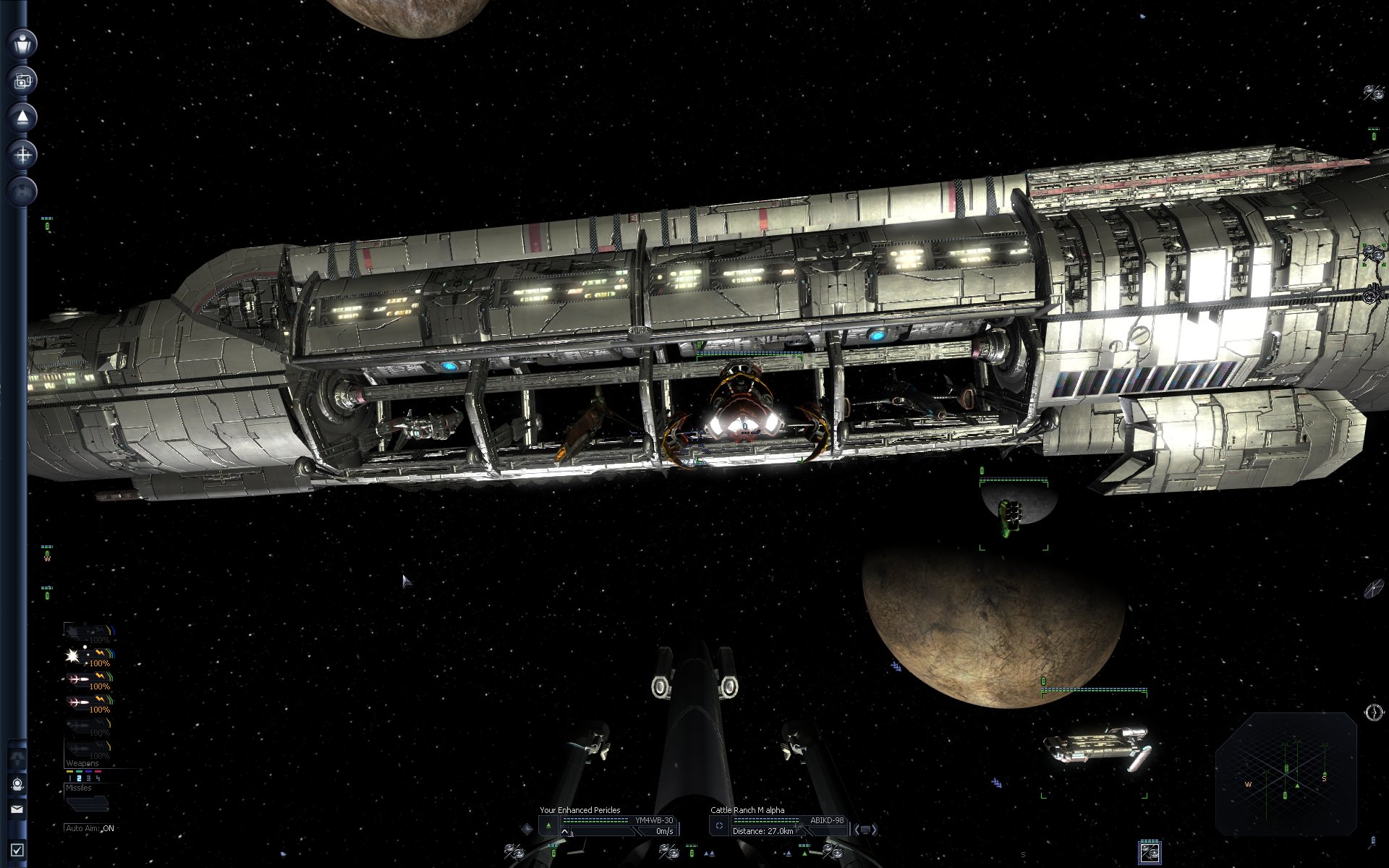The image size is (1389, 868).
Task: Open the crosshair grid navigation button
Action: coord(23,155)
